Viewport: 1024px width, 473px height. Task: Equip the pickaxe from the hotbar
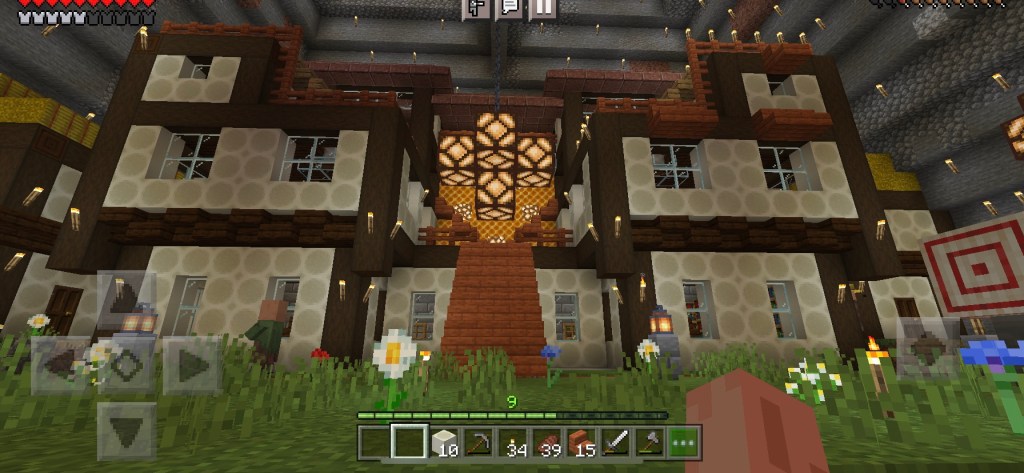pos(477,439)
